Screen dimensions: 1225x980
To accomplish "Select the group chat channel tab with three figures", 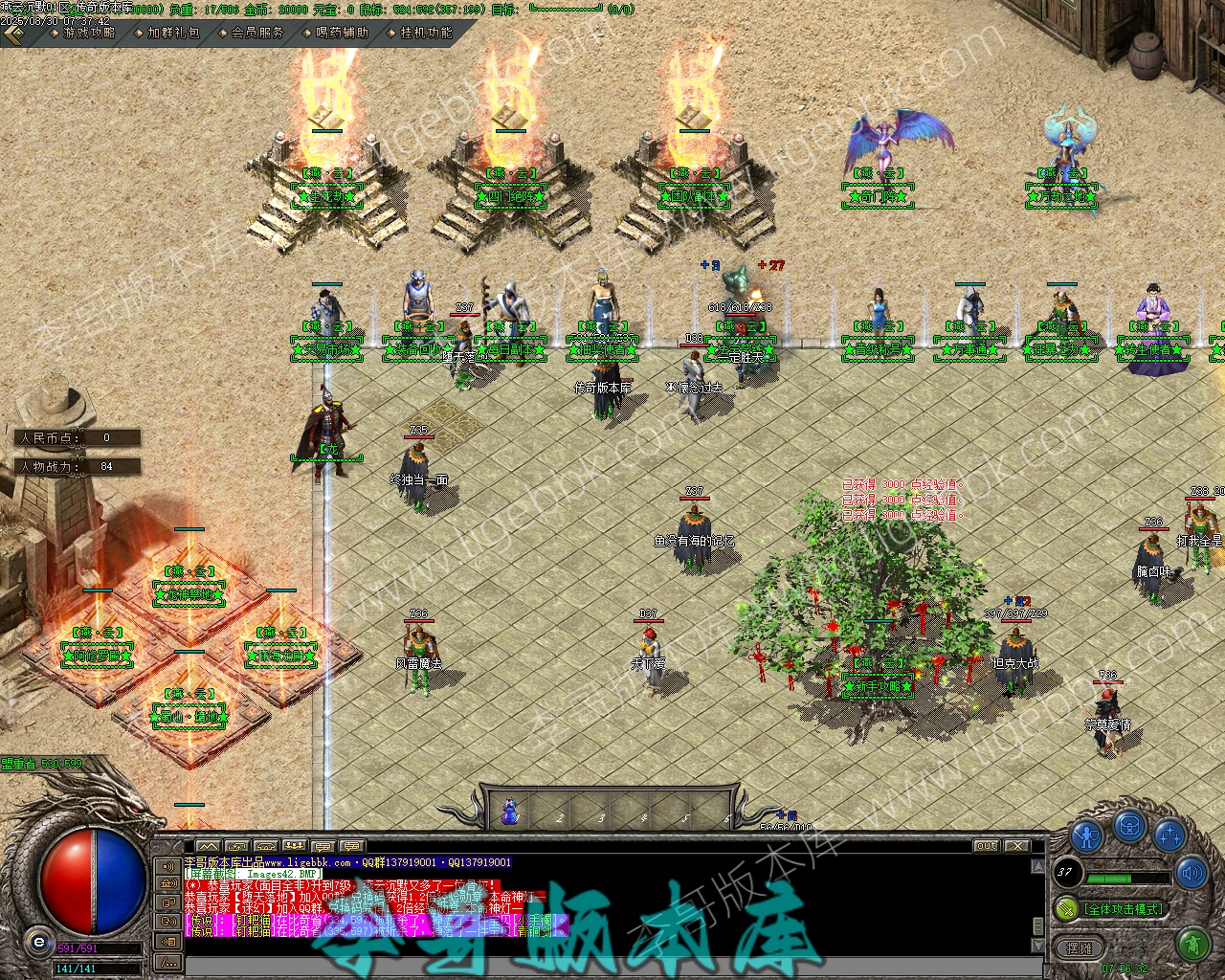I will pos(294,846).
